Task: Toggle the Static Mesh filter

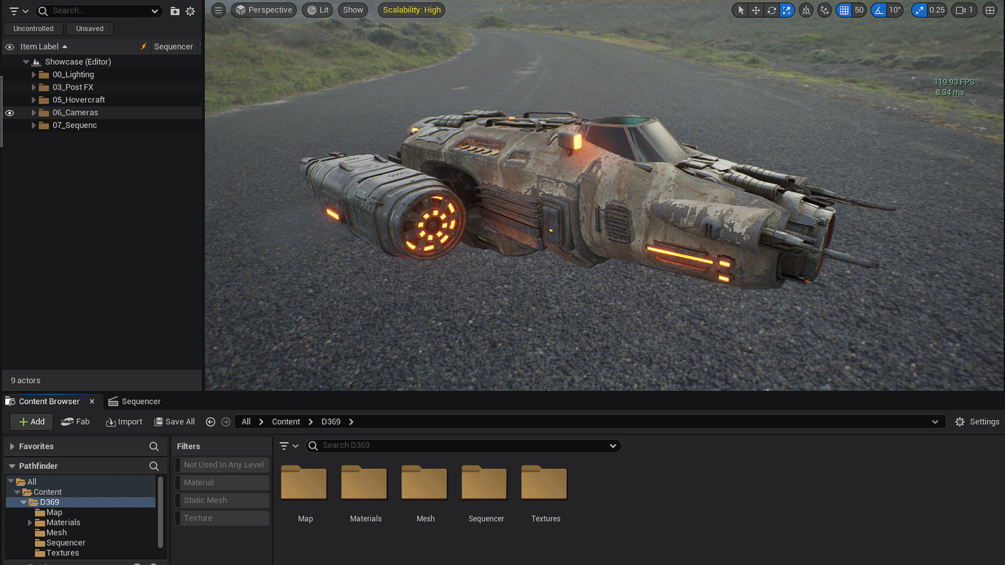Action: 223,500
